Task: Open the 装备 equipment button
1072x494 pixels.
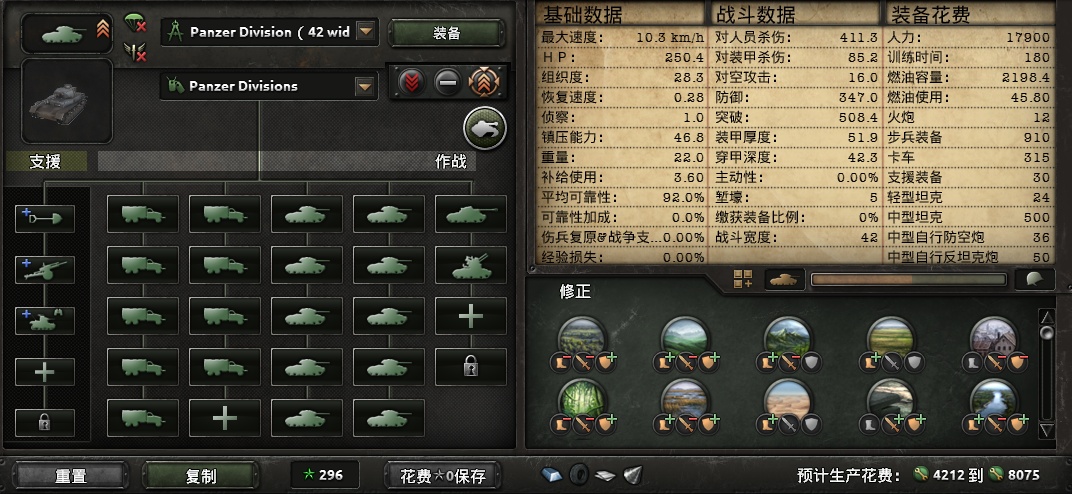Action: click(447, 33)
